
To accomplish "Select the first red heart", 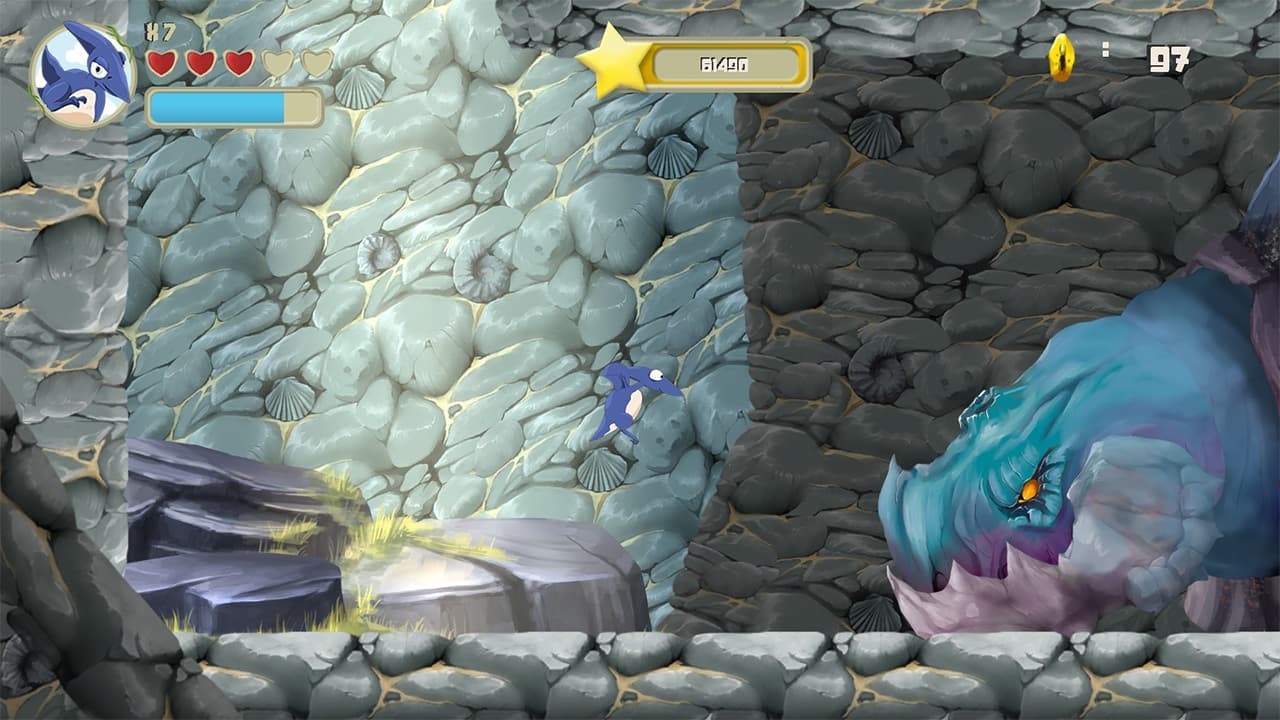I will point(160,62).
